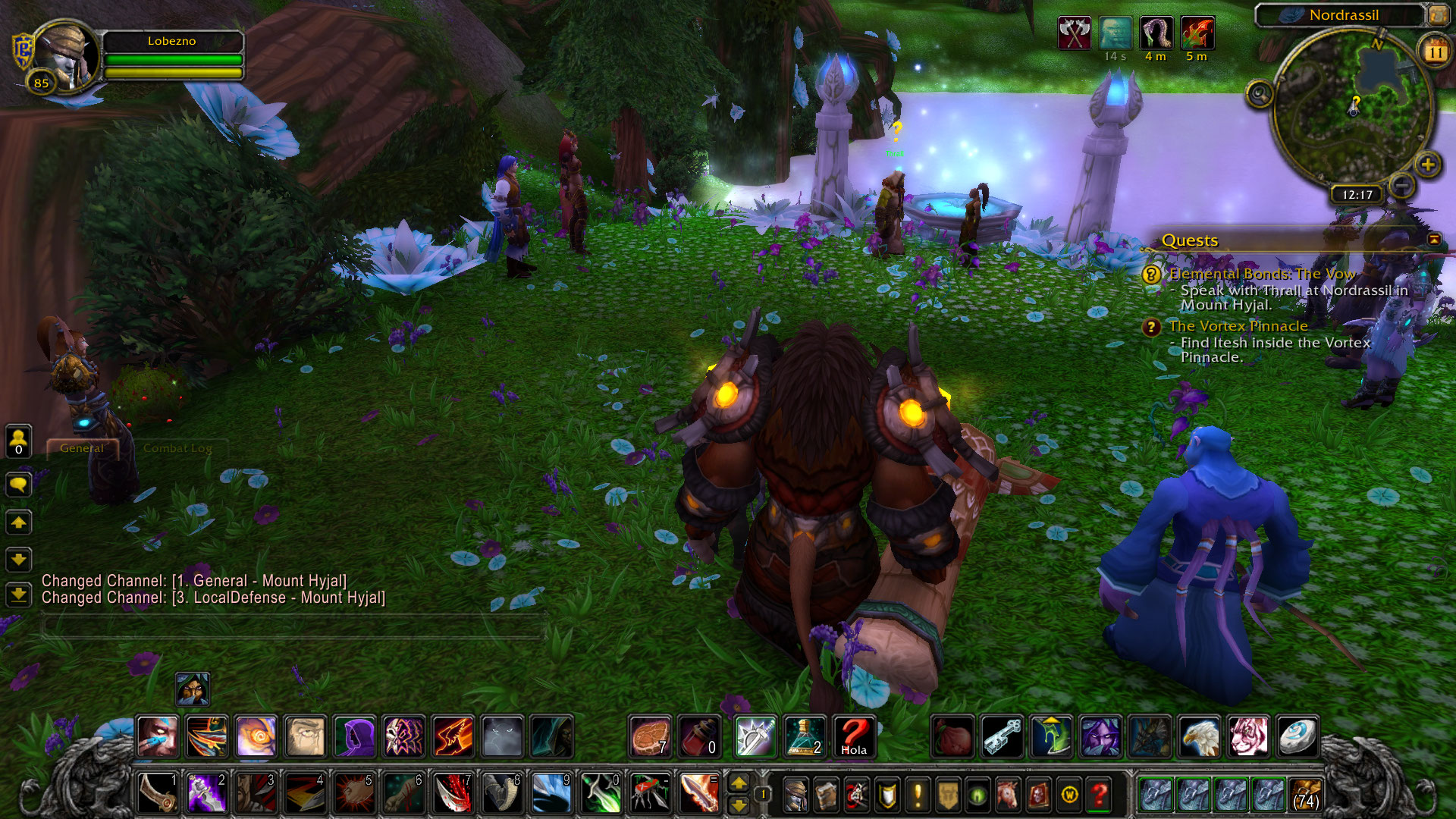Activate the bloody dagger ability in slot 7
The image size is (1456, 819).
453,794
